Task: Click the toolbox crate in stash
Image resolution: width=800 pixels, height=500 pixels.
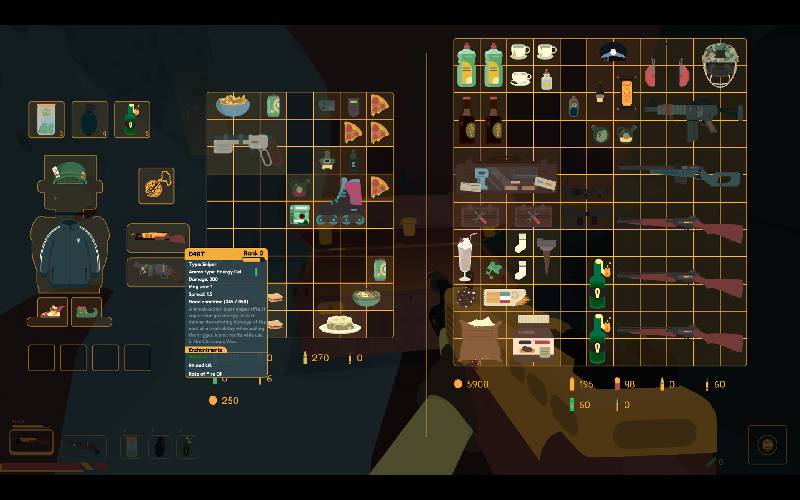Action: (505, 180)
